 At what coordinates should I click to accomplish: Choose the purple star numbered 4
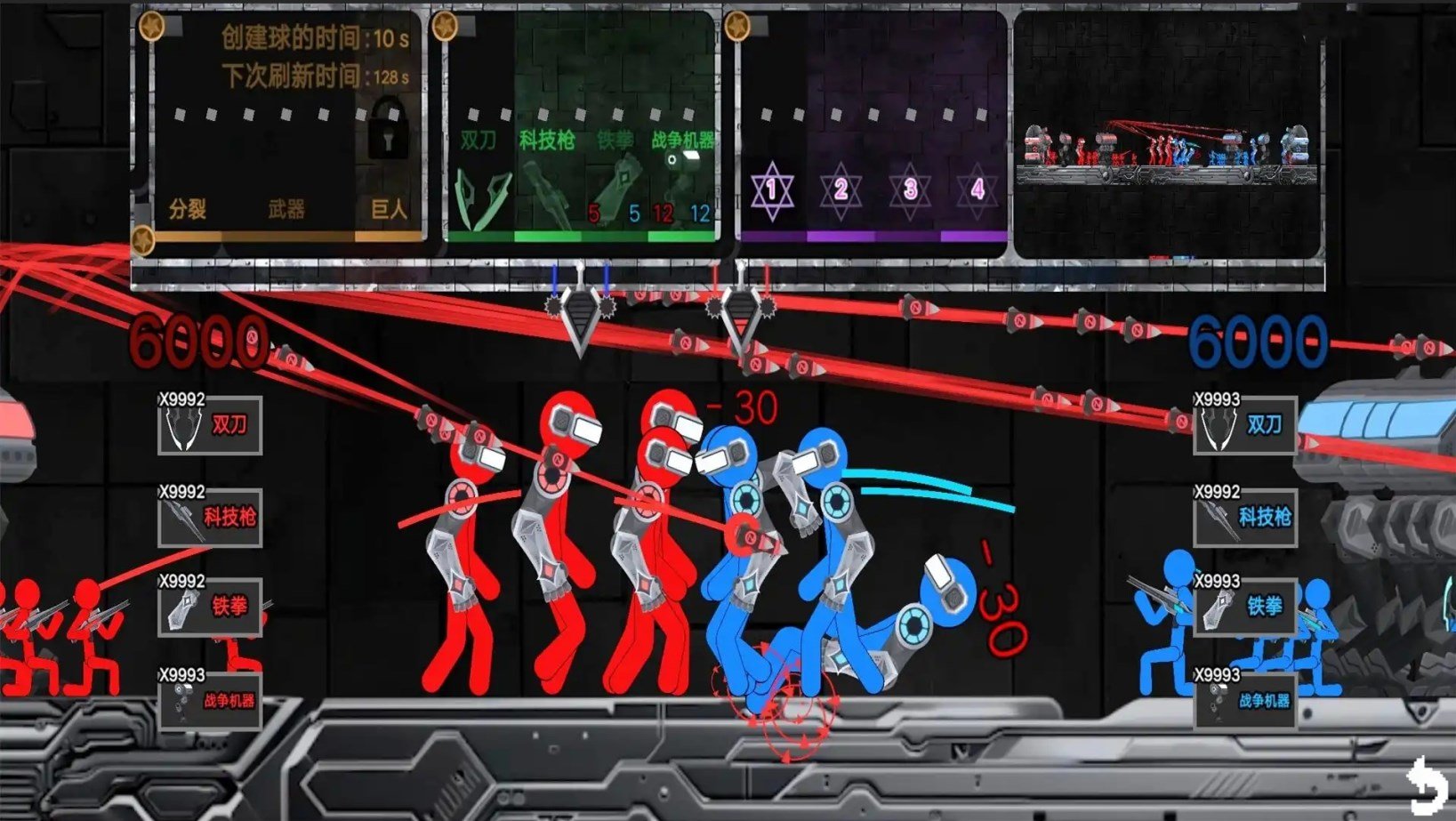click(x=977, y=189)
